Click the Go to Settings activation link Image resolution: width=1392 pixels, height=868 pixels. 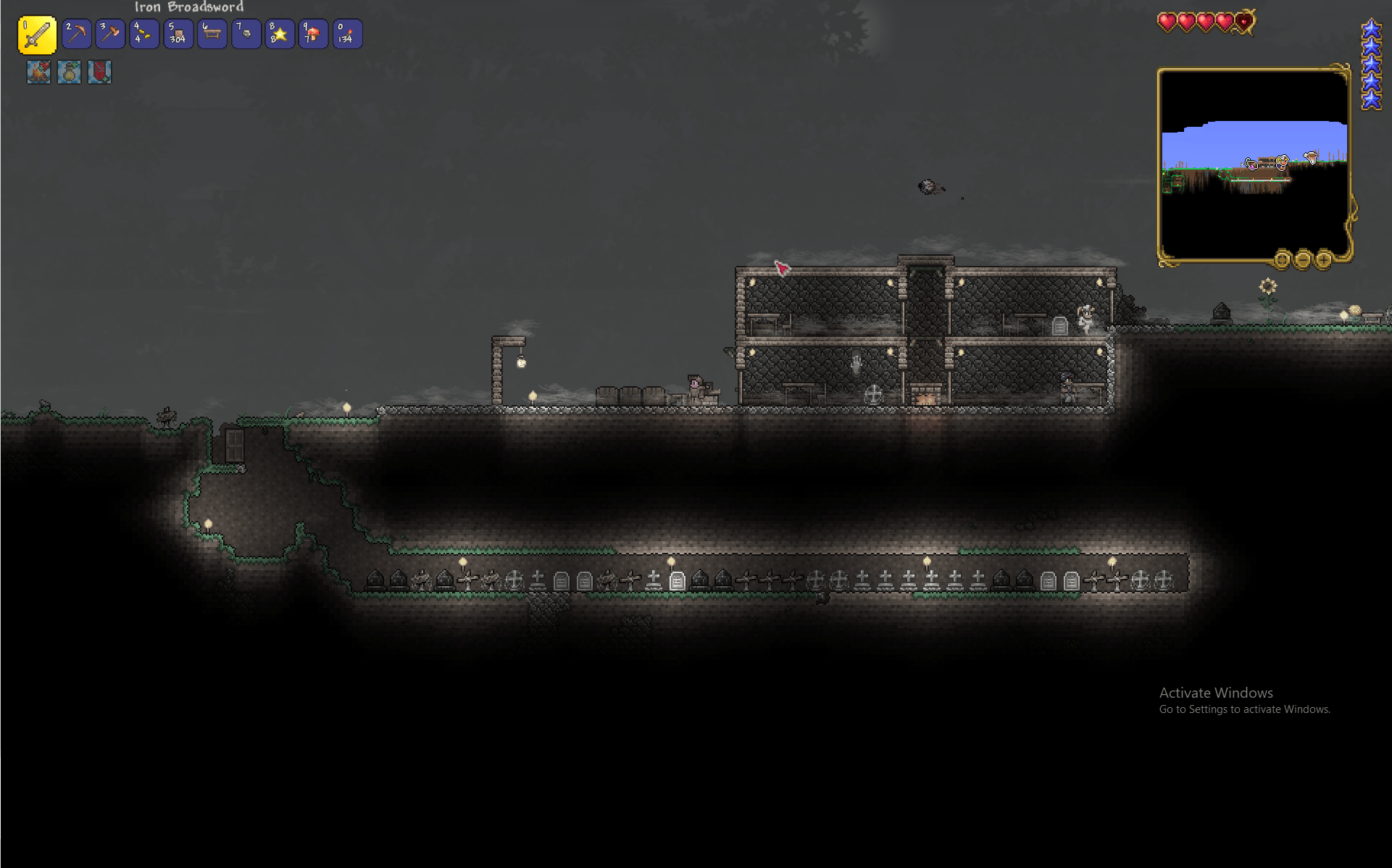tap(1245, 709)
